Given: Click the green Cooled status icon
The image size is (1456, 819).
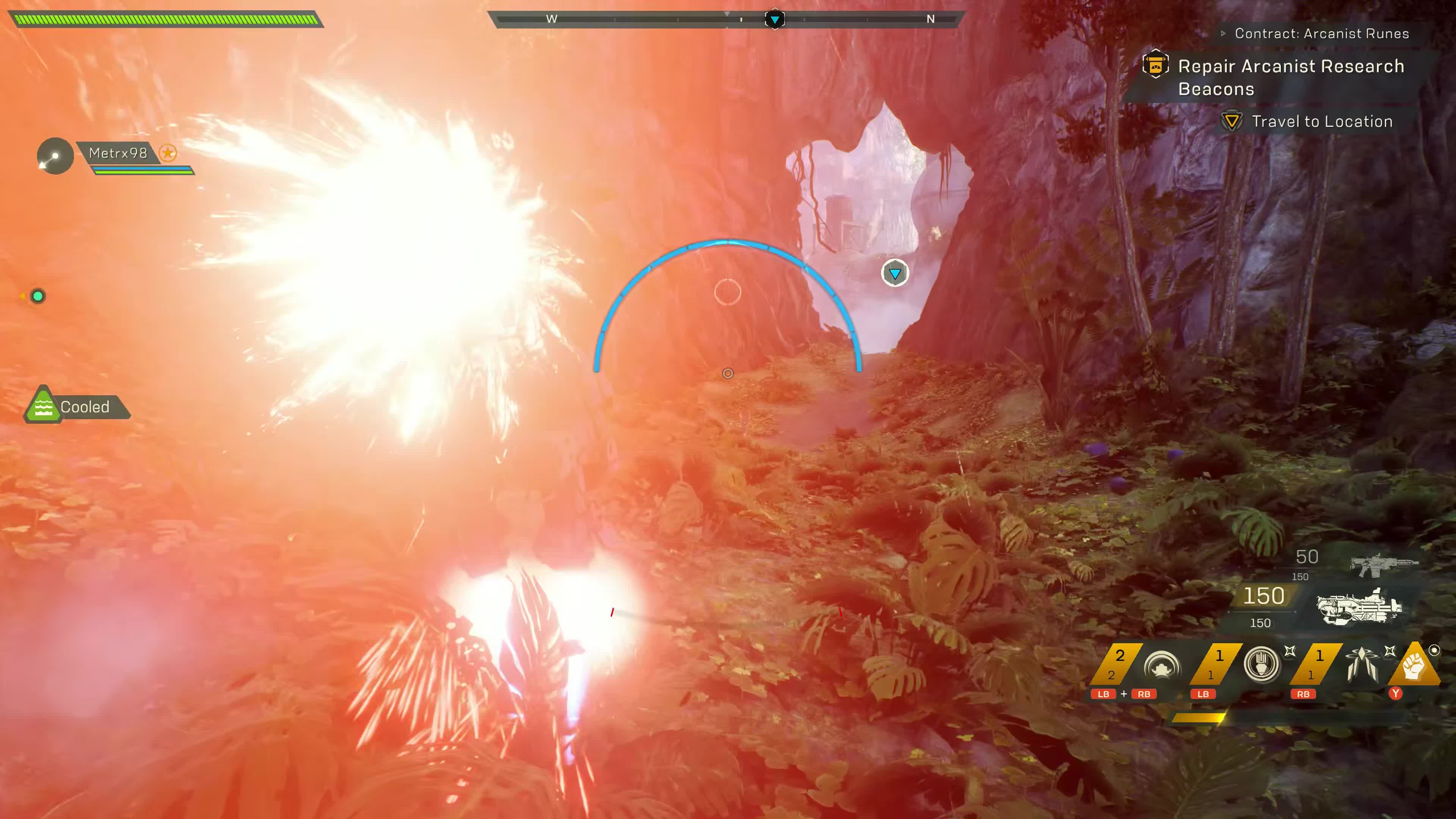Looking at the screenshot, I should coord(43,406).
